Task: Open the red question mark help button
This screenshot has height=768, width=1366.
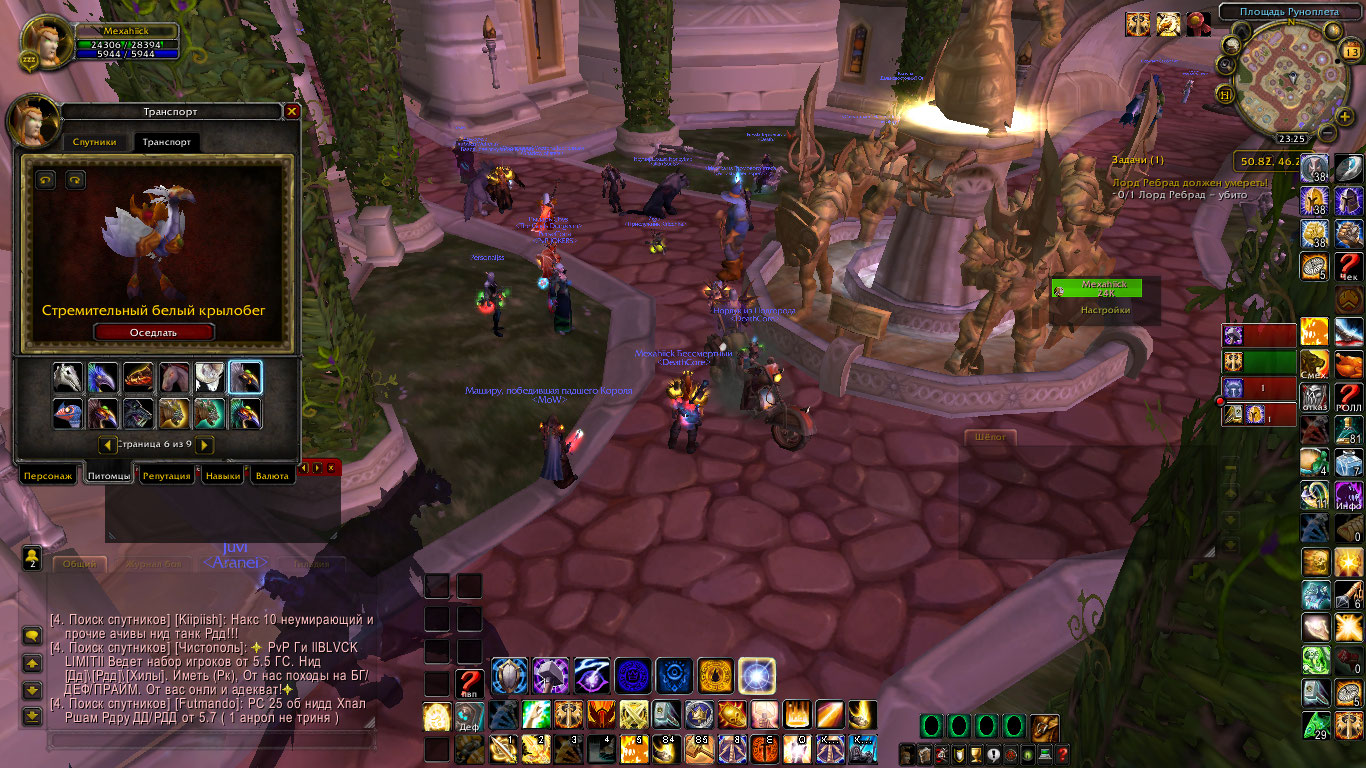Action: [1063, 754]
